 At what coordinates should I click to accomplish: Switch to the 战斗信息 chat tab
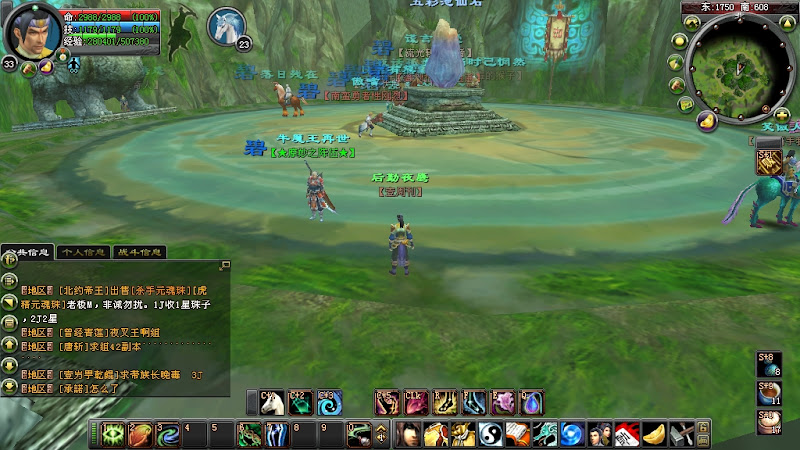click(x=139, y=252)
